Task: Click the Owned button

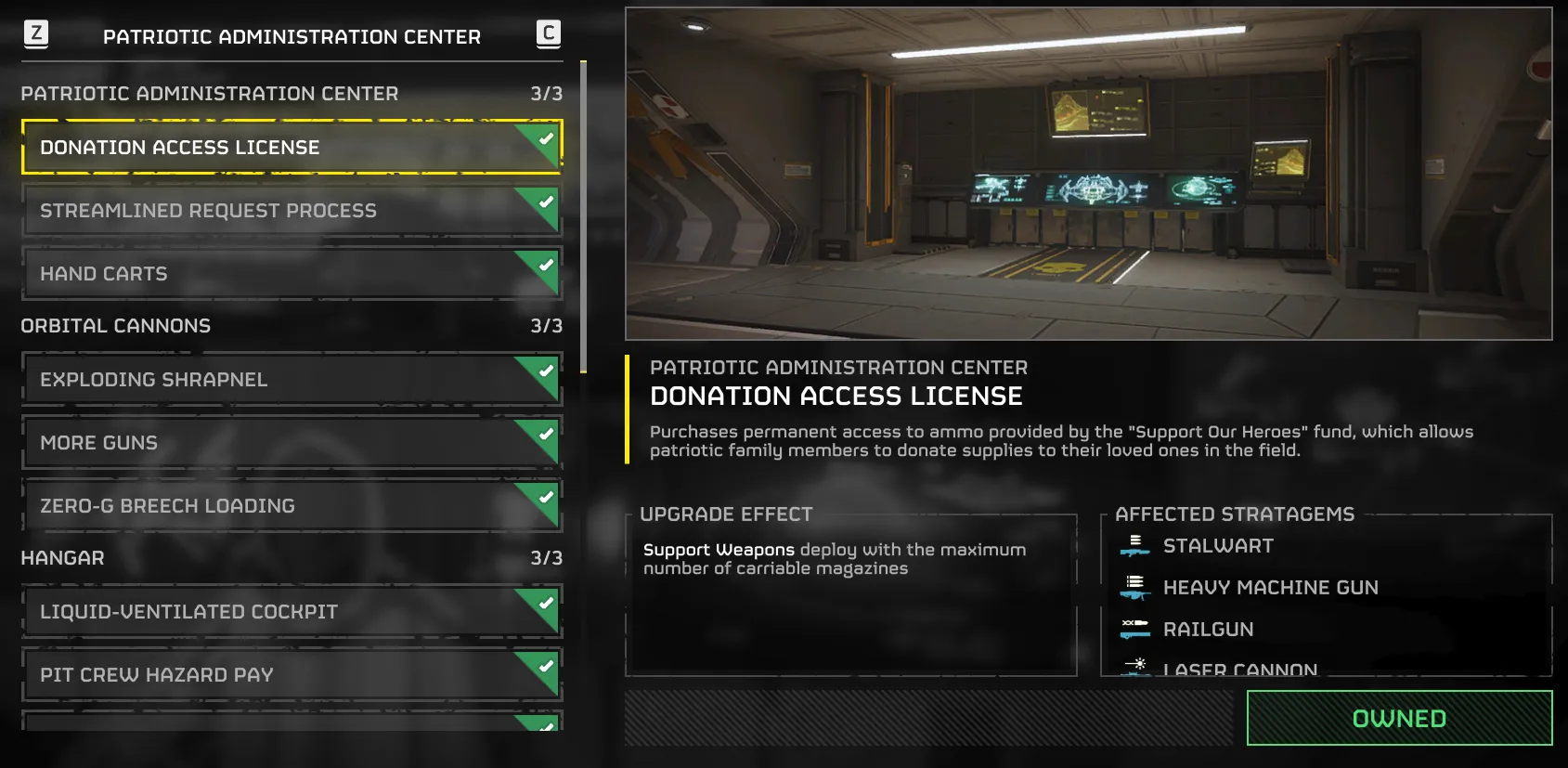Action: [1398, 718]
